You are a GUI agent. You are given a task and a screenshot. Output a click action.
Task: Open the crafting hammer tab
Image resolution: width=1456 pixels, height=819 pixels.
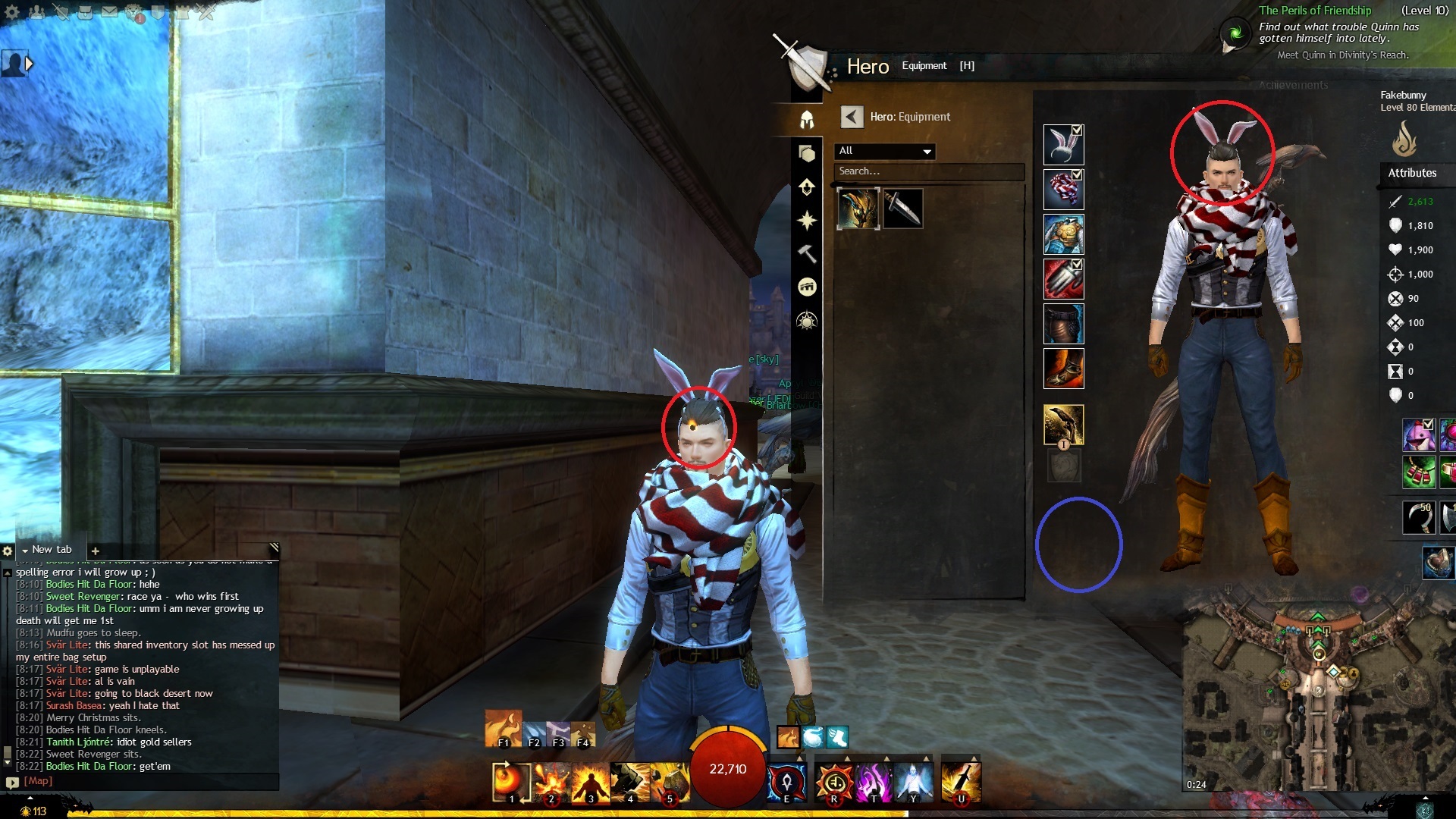(806, 253)
